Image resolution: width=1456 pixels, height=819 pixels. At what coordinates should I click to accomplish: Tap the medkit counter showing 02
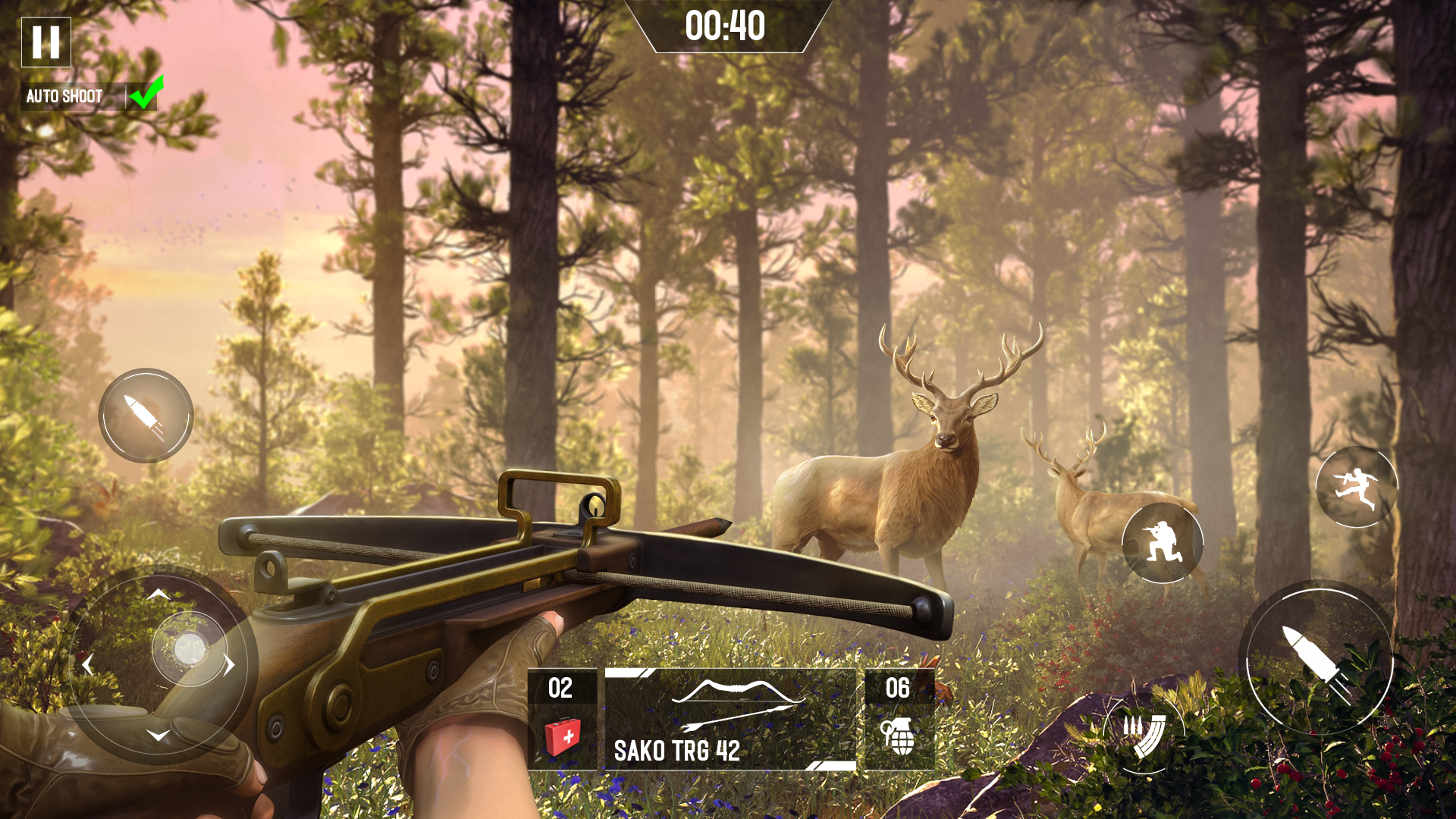560,689
